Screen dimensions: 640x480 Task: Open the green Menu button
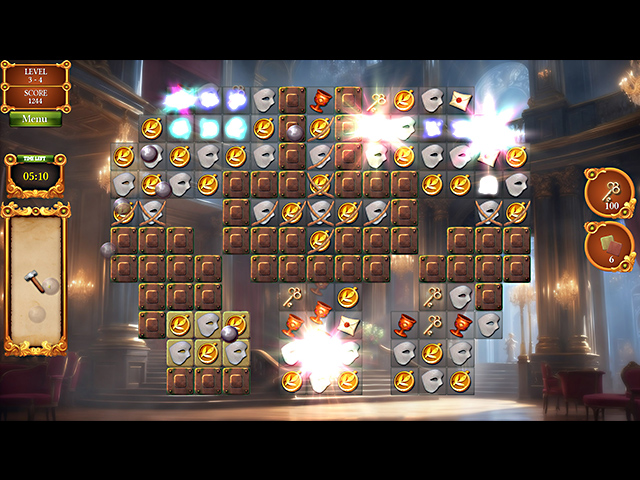[x=35, y=119]
